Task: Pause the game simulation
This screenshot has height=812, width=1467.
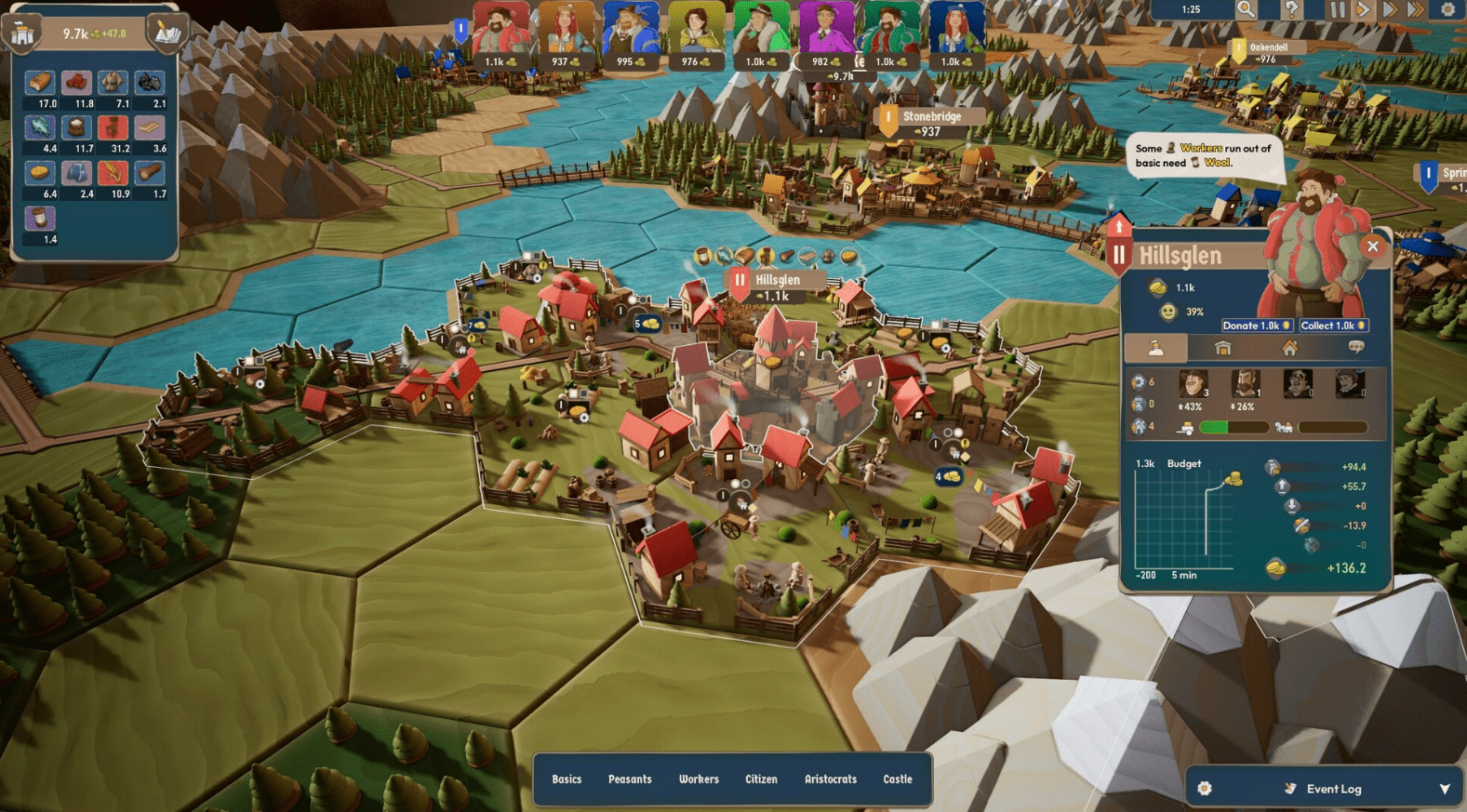Action: pos(1337,9)
